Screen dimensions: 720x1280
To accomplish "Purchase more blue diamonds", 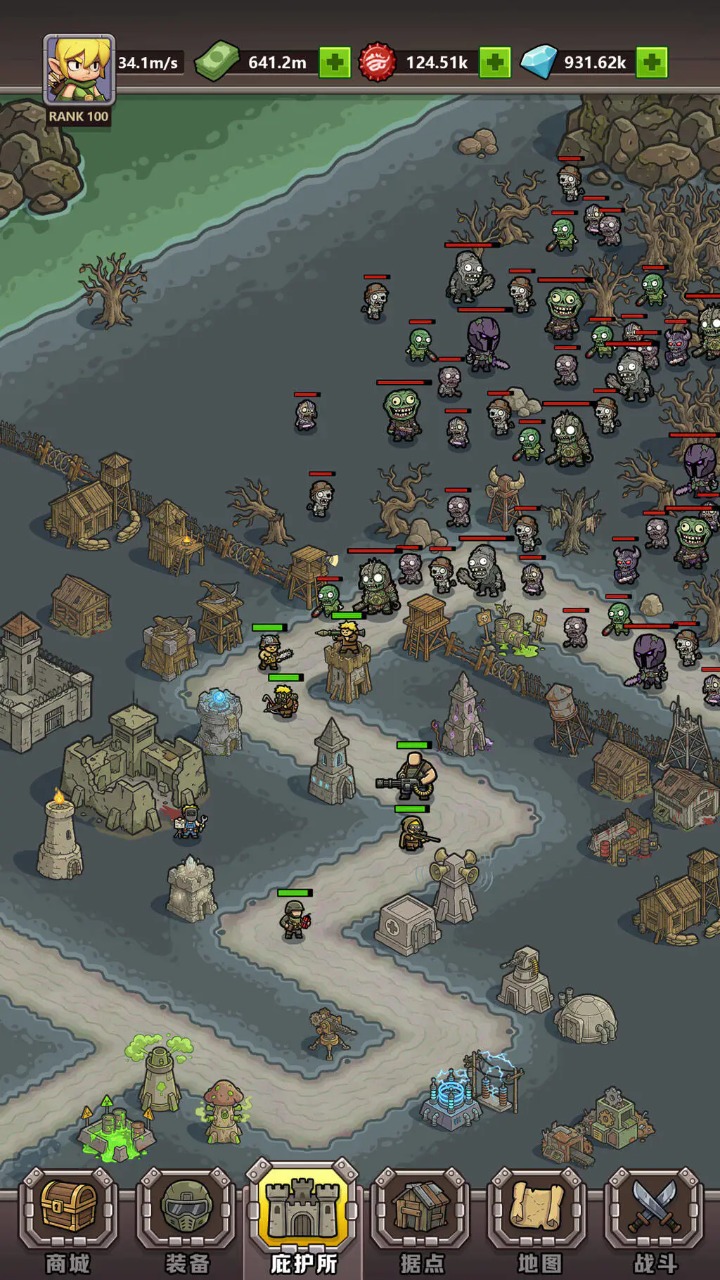I will pyautogui.click(x=652, y=63).
